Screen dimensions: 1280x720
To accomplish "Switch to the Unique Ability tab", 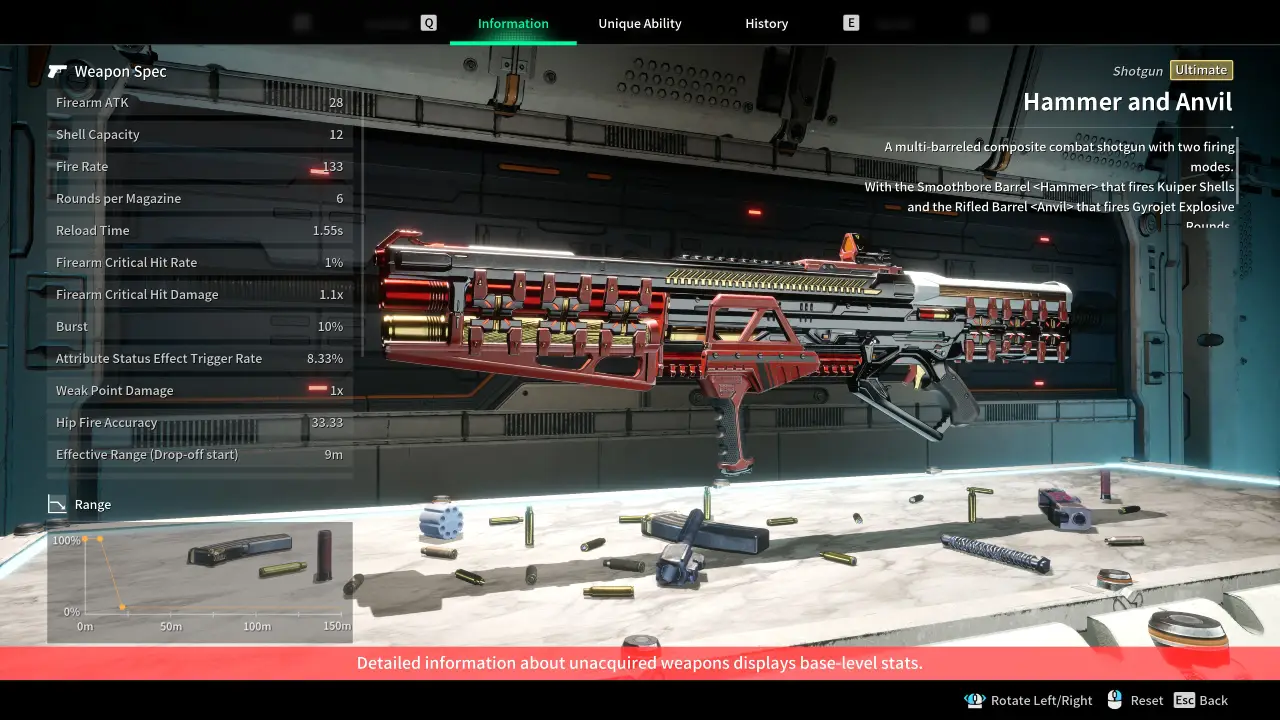I will (640, 23).
